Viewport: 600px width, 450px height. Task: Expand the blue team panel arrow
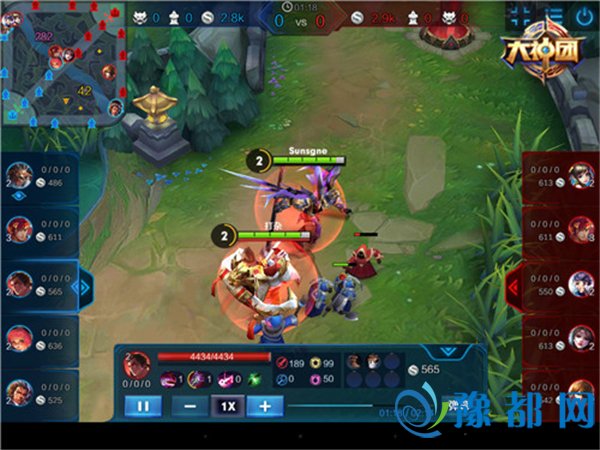tap(86, 287)
